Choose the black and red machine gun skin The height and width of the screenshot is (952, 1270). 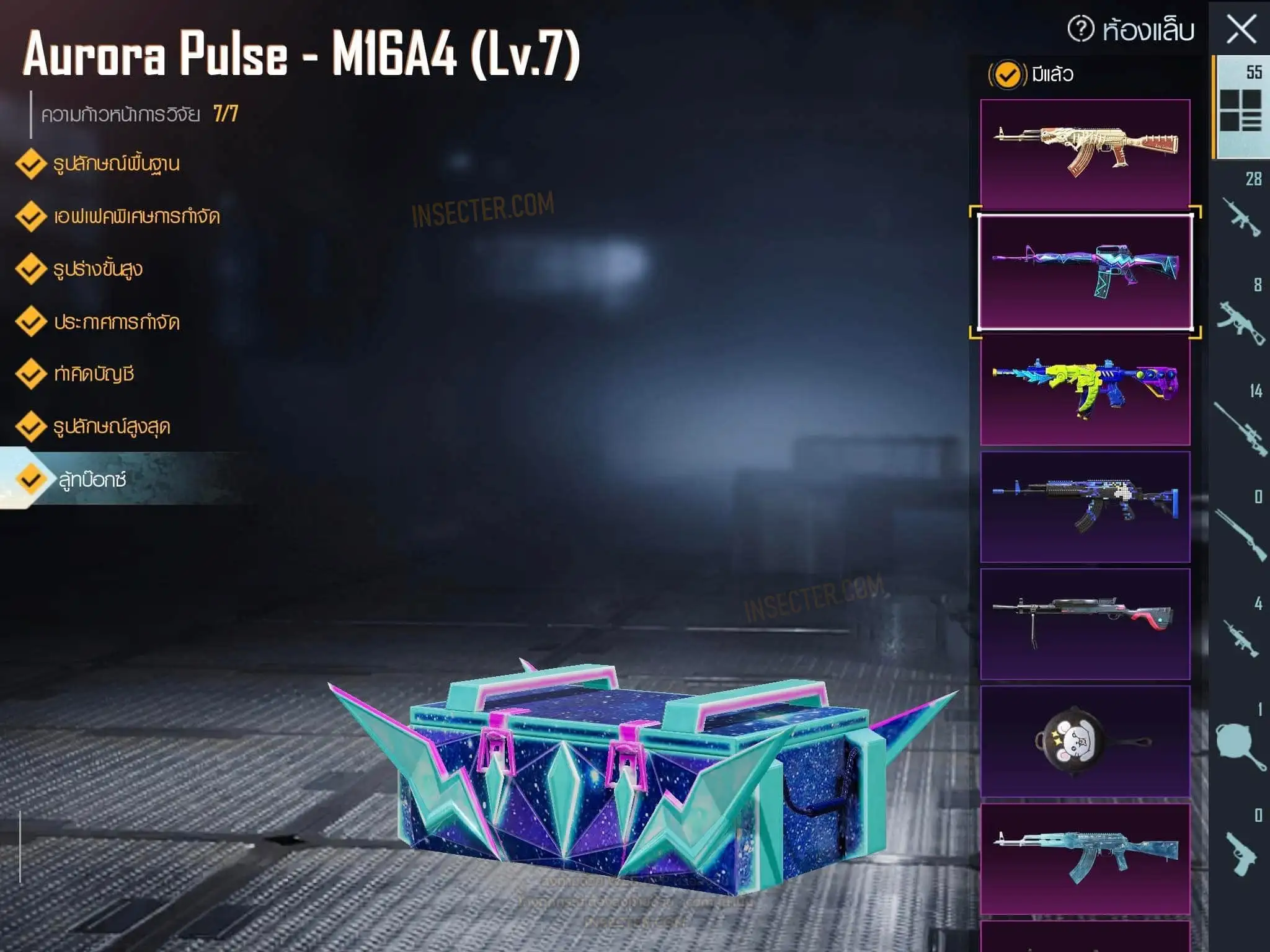(1085, 624)
